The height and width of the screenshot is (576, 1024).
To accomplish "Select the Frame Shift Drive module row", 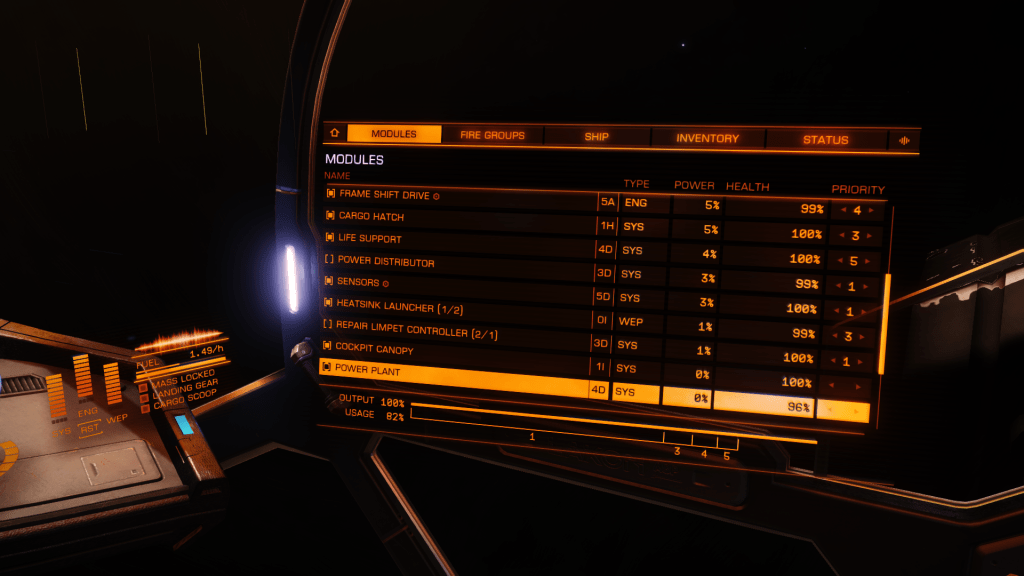I will (460, 196).
